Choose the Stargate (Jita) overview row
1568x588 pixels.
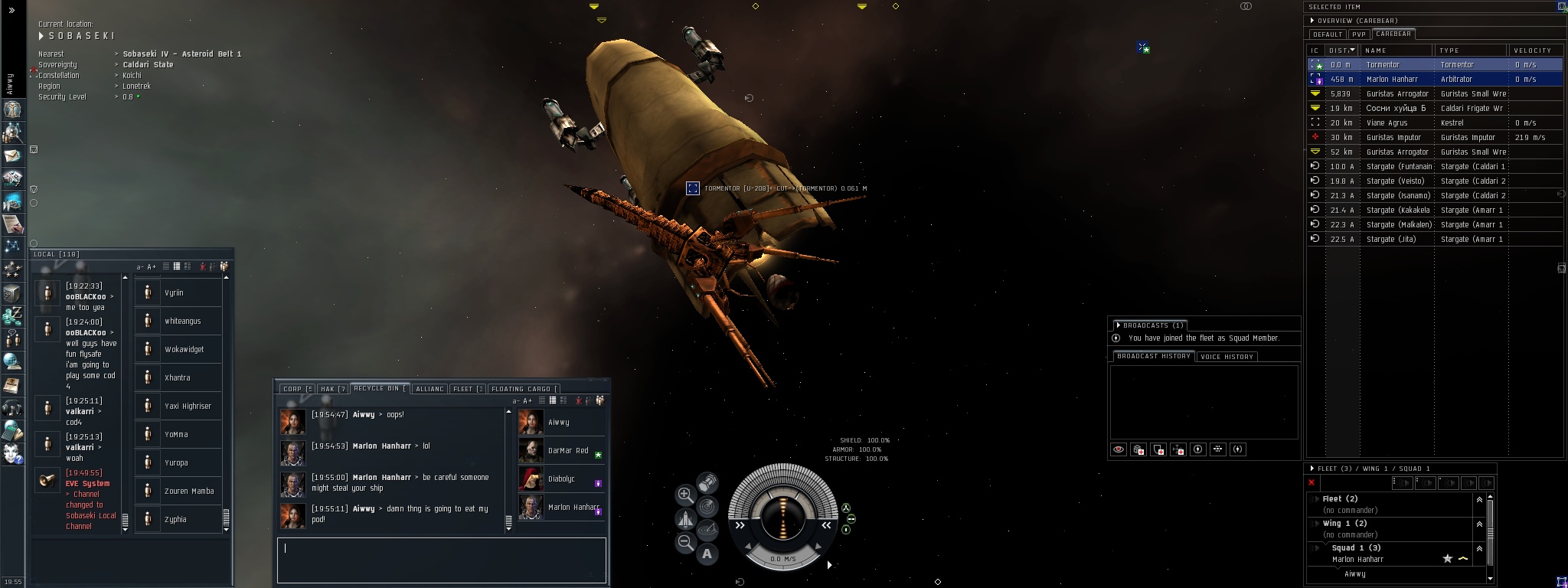pyautogui.click(x=1391, y=239)
